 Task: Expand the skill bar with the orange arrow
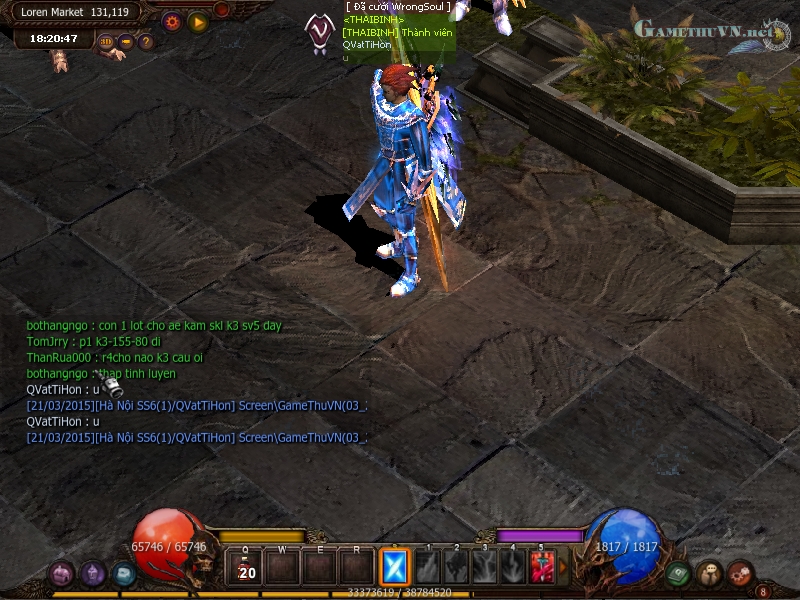562,567
